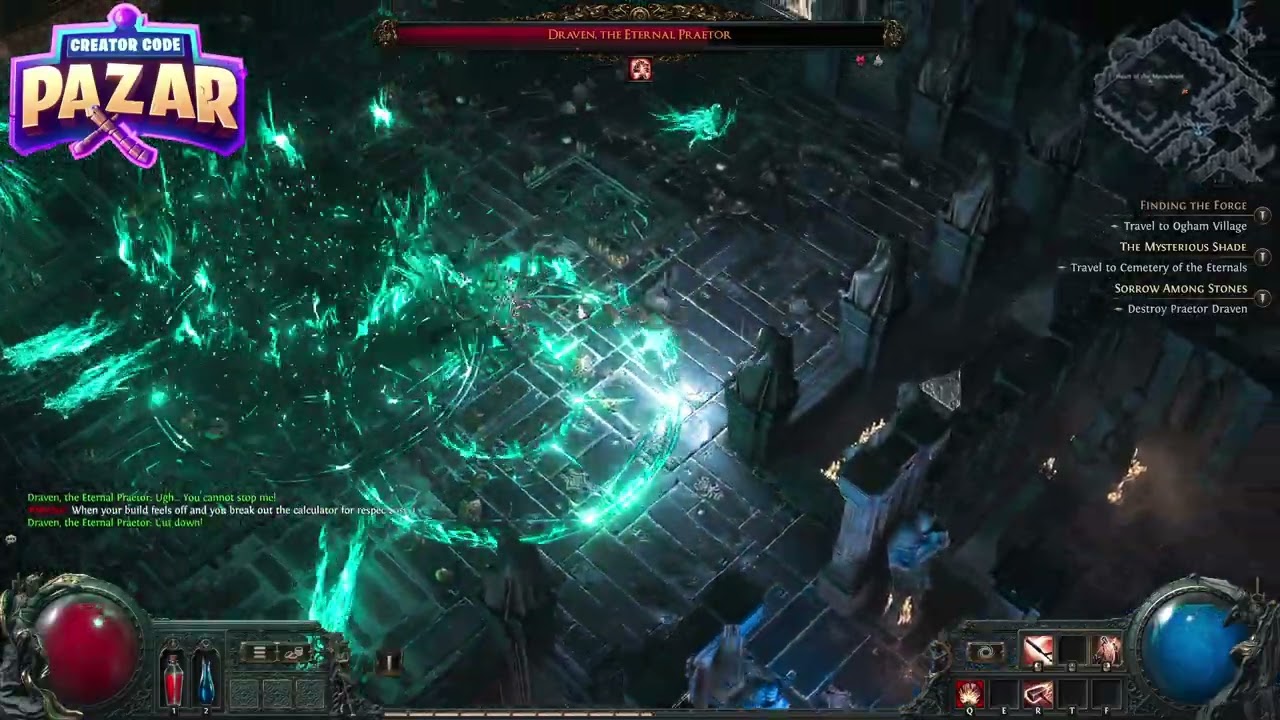Activate the red warrior figure skill

1106,651
